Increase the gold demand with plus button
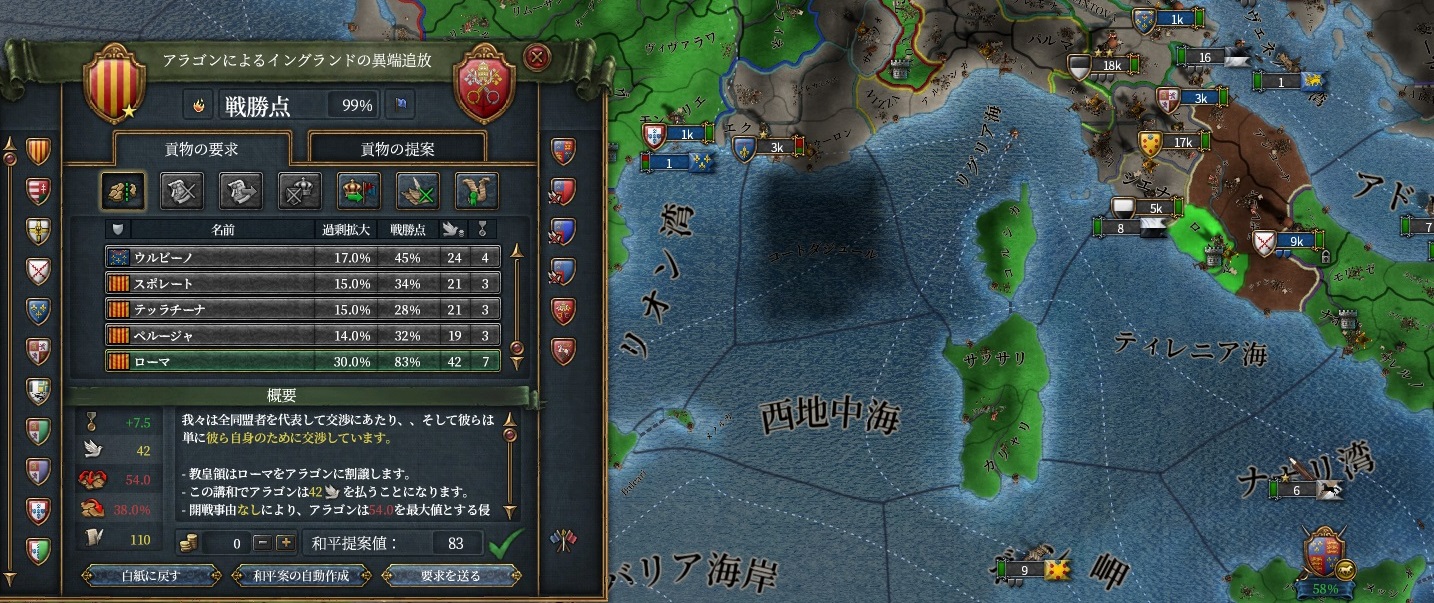Screen dimensions: 1434x603 tap(285, 543)
